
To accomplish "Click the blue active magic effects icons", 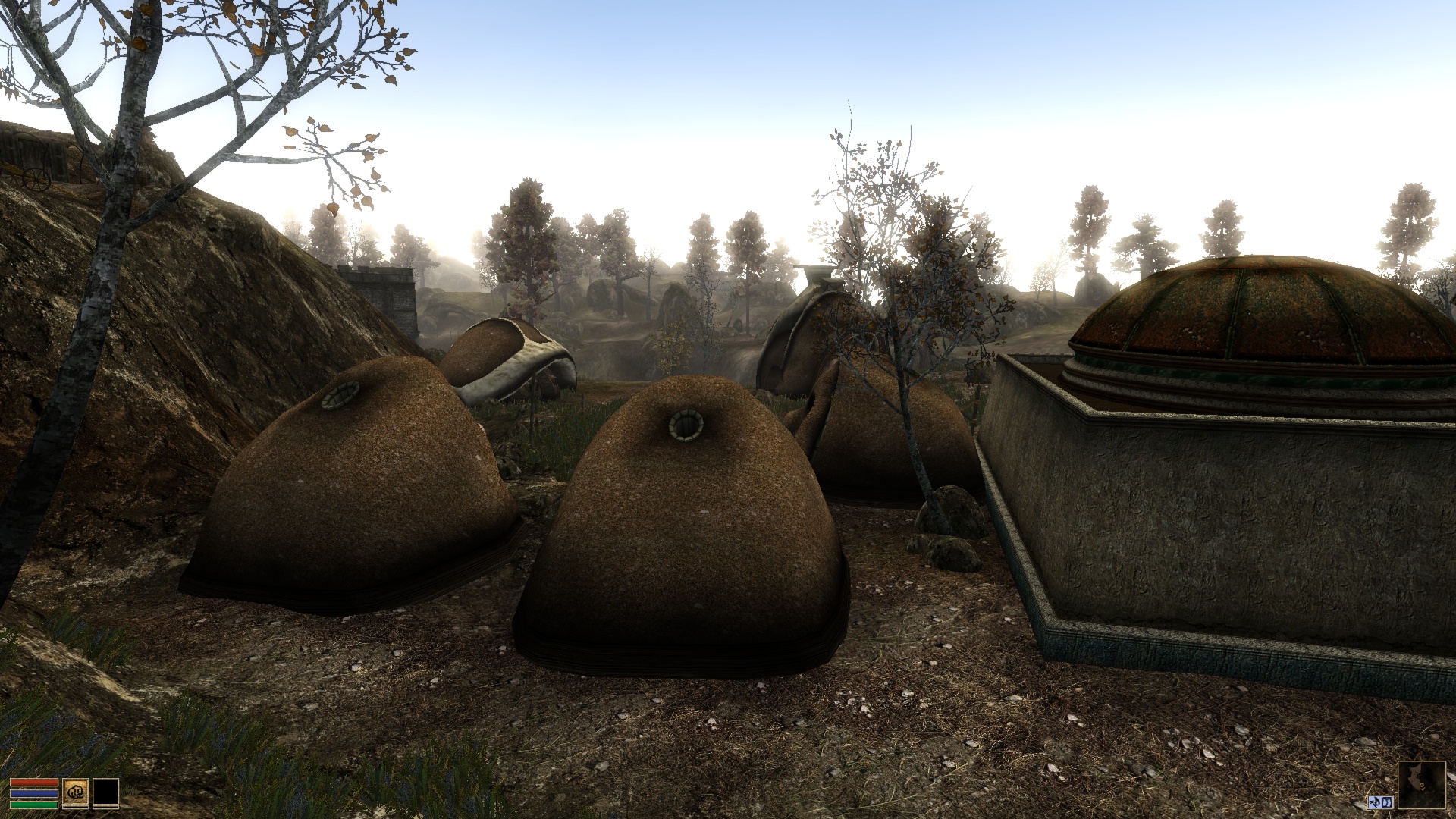I will [1381, 802].
